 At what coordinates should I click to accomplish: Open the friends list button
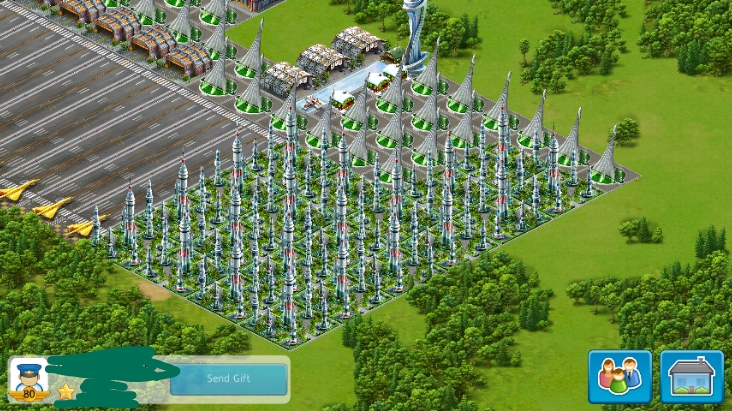(x=619, y=377)
